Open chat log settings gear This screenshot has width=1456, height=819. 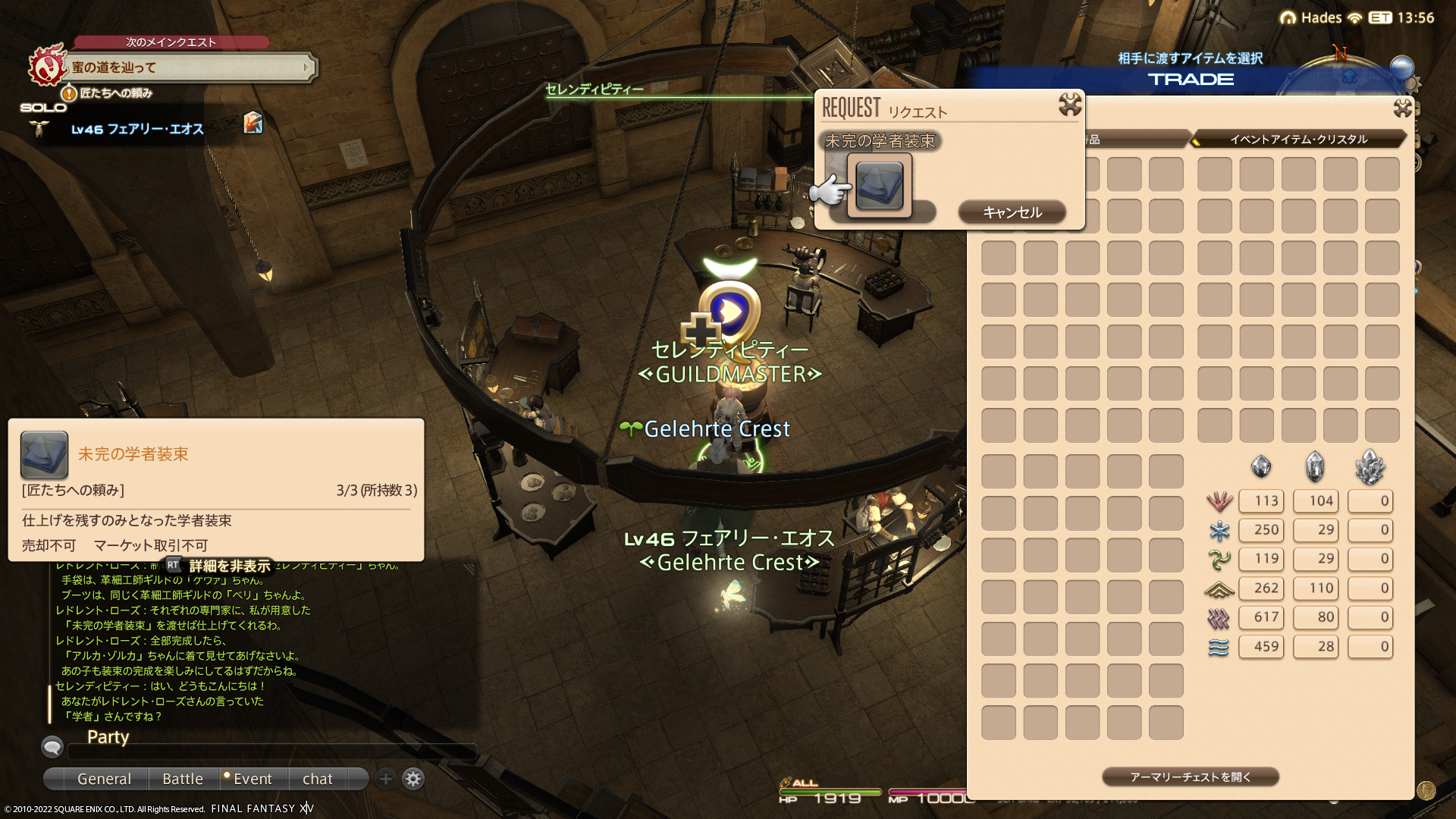pyautogui.click(x=413, y=779)
